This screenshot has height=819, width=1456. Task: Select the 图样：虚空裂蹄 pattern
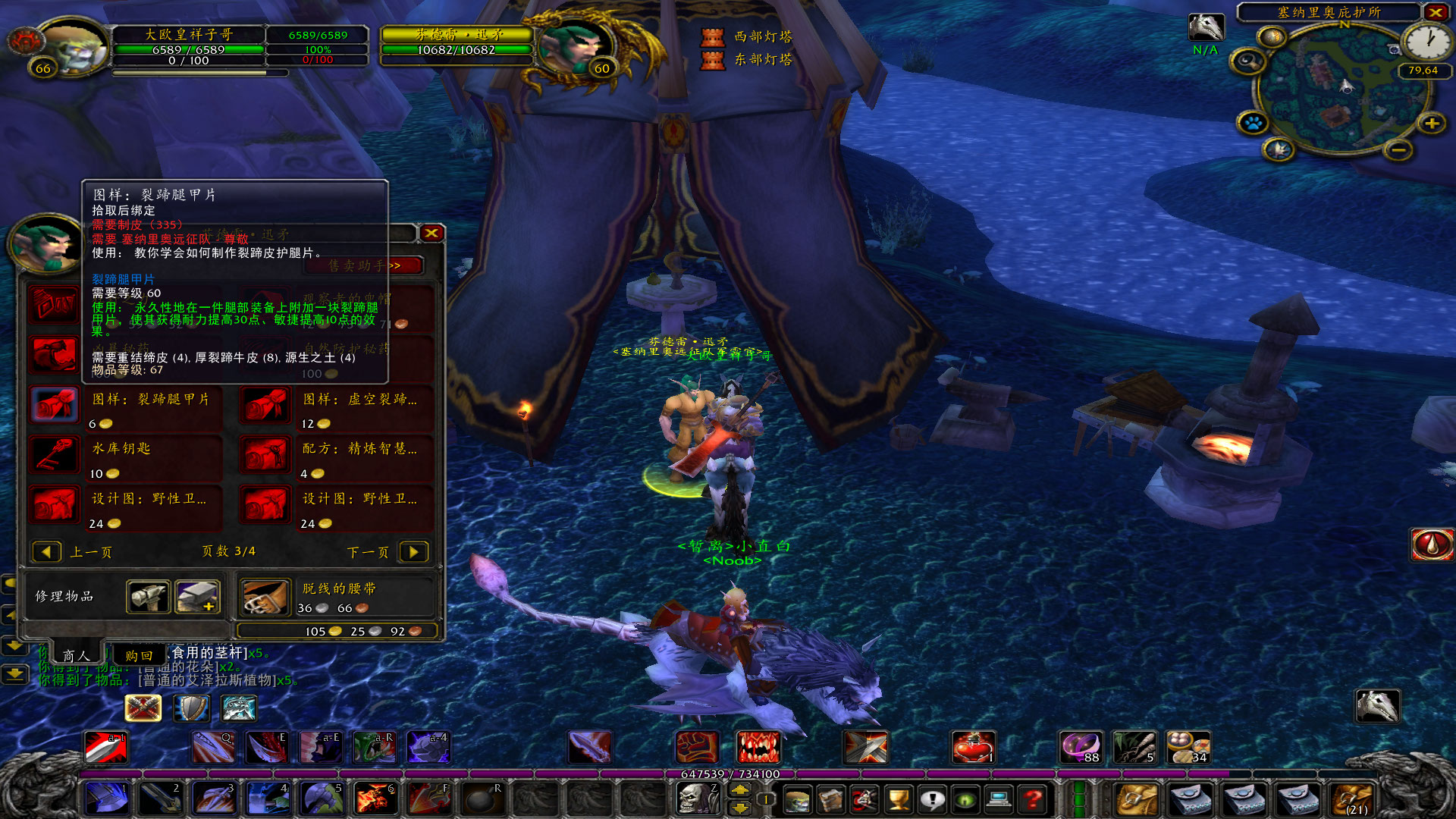pyautogui.click(x=265, y=405)
